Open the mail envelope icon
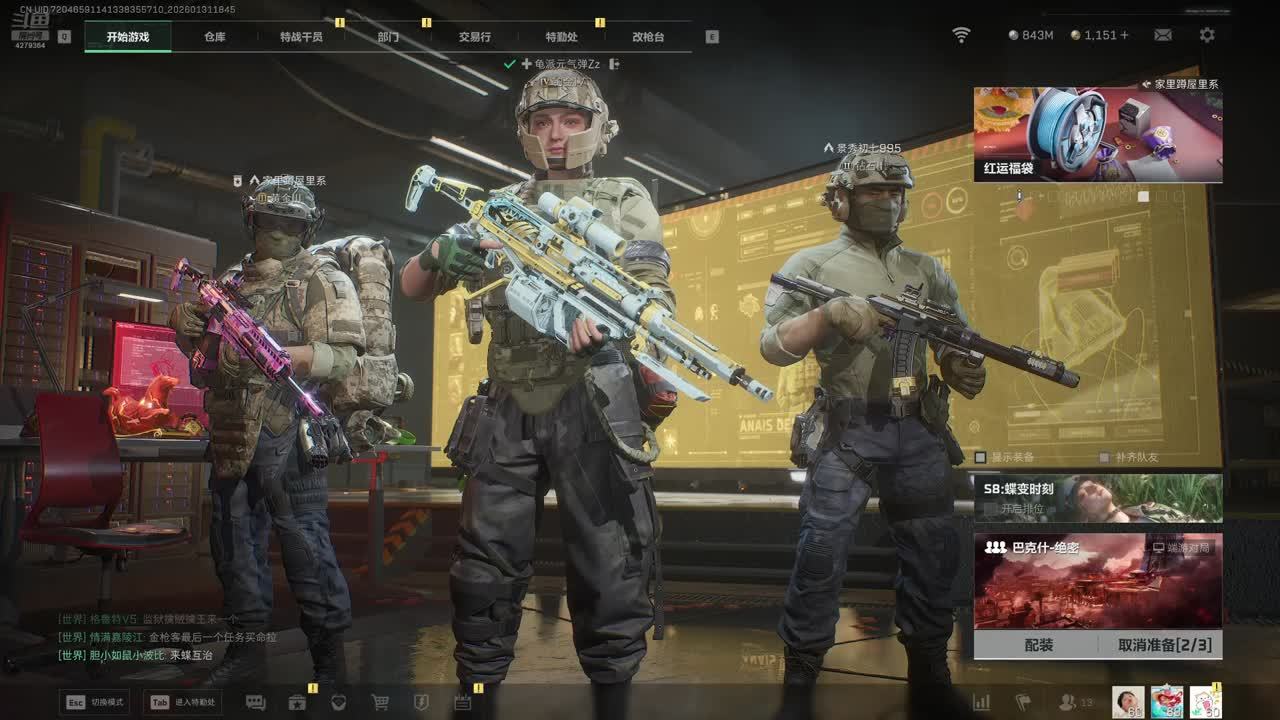The height and width of the screenshot is (720, 1280). click(x=1163, y=35)
